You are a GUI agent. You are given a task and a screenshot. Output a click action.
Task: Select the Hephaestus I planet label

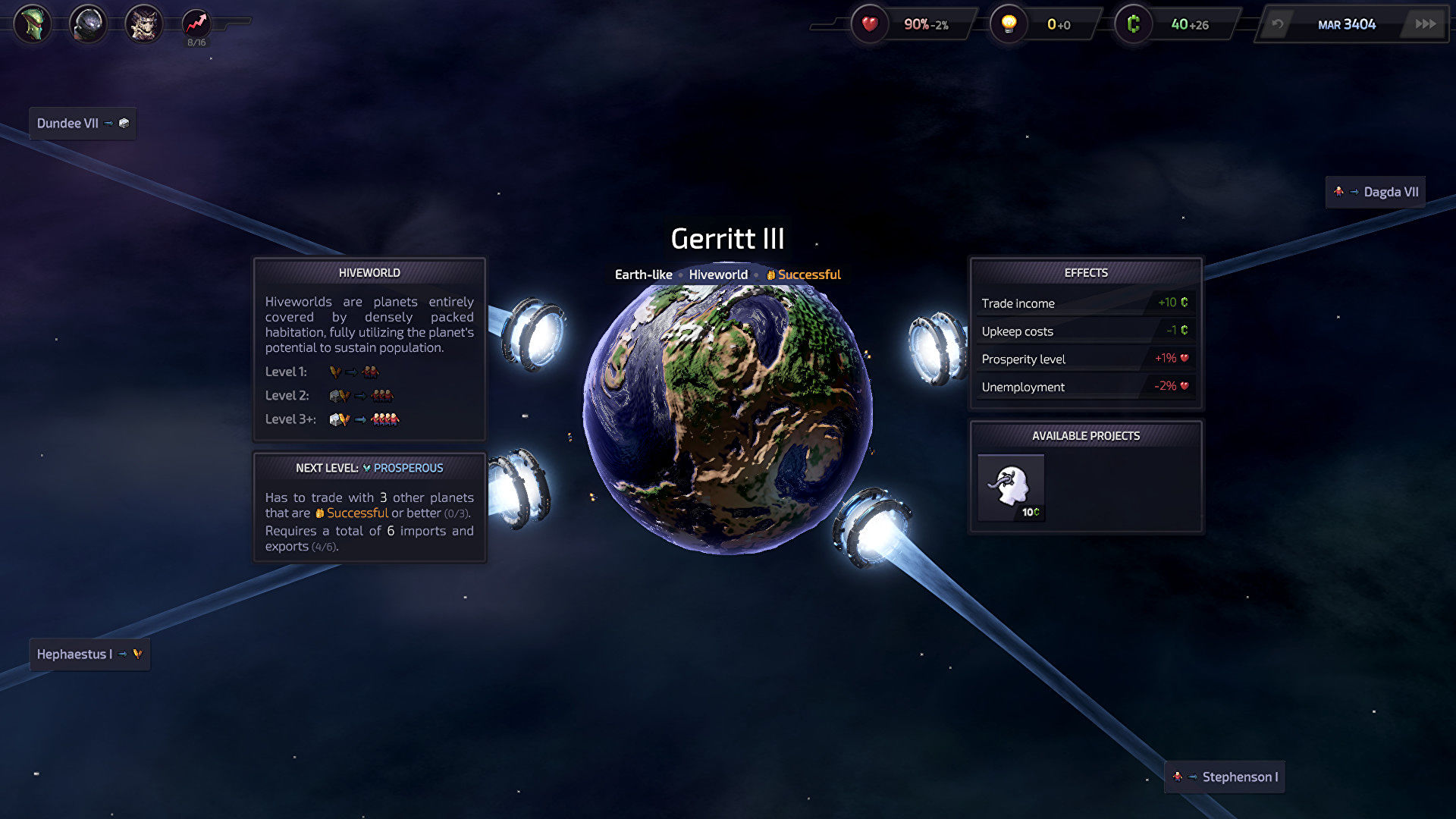tap(89, 654)
